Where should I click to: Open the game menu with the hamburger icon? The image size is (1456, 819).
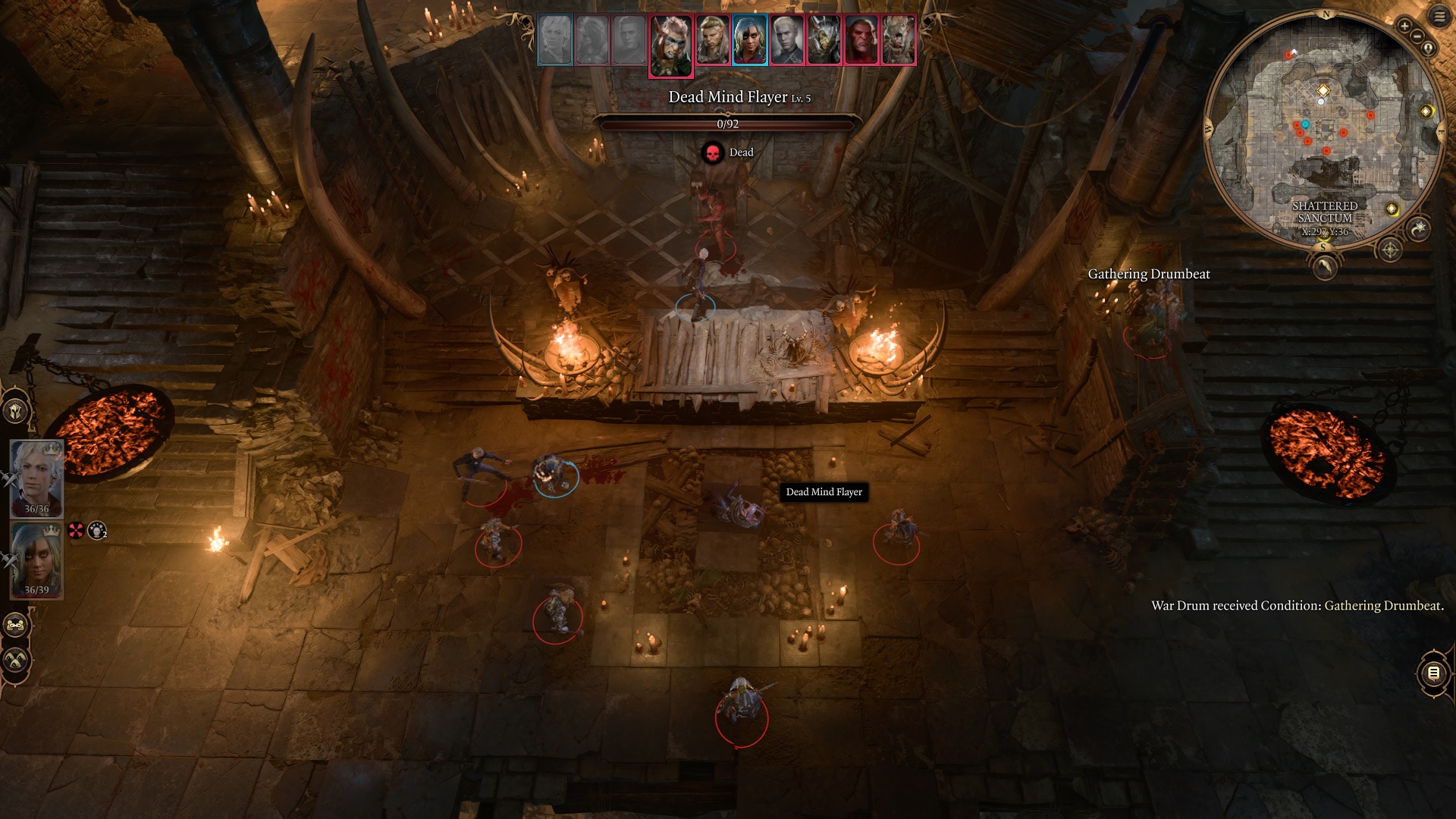1439,14
